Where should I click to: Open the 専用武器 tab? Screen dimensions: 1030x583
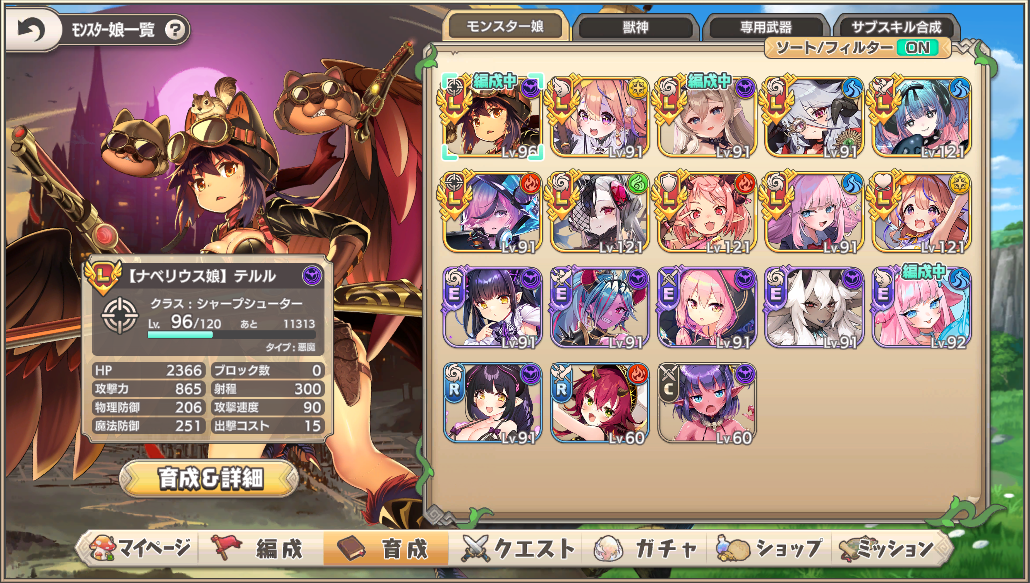click(x=764, y=28)
